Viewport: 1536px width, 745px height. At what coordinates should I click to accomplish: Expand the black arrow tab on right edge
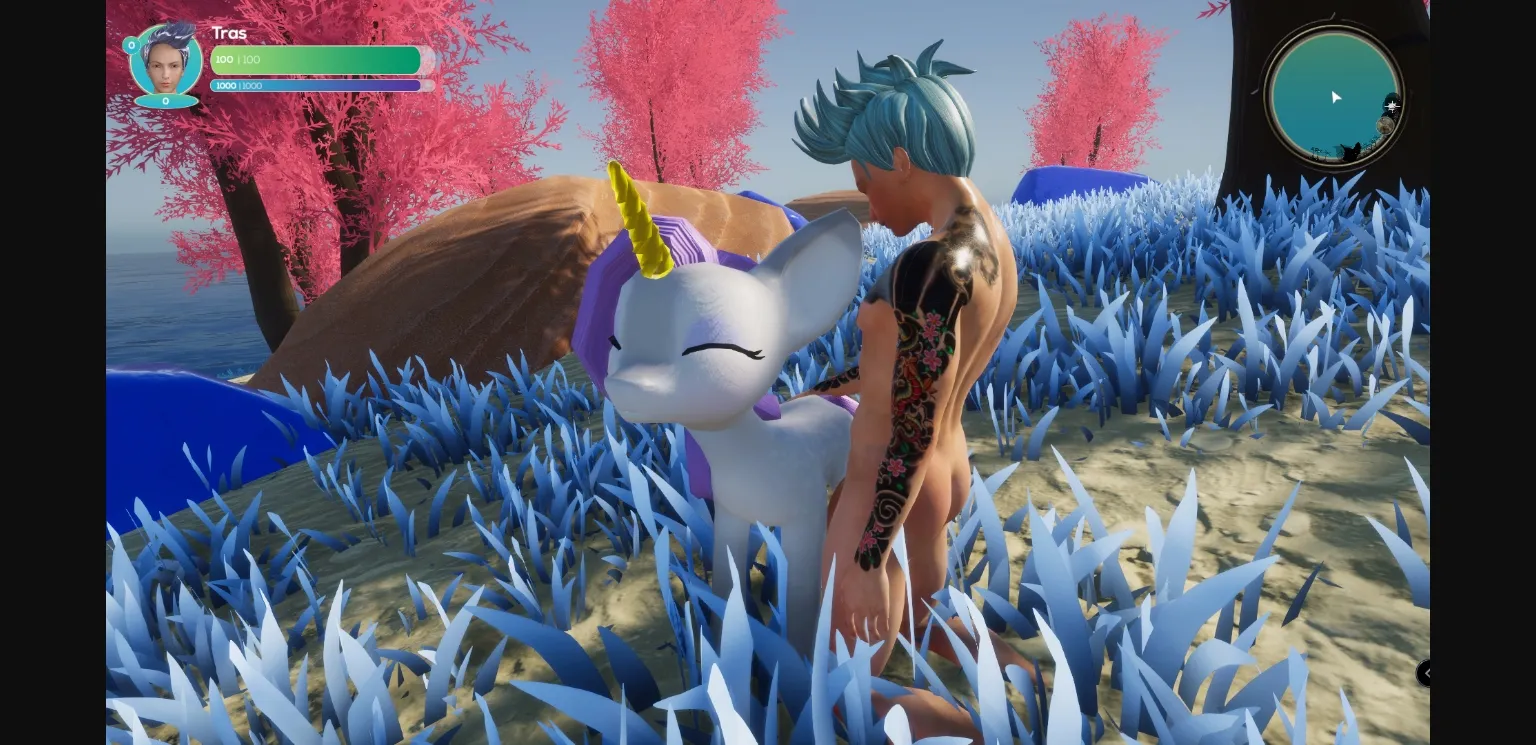1424,673
